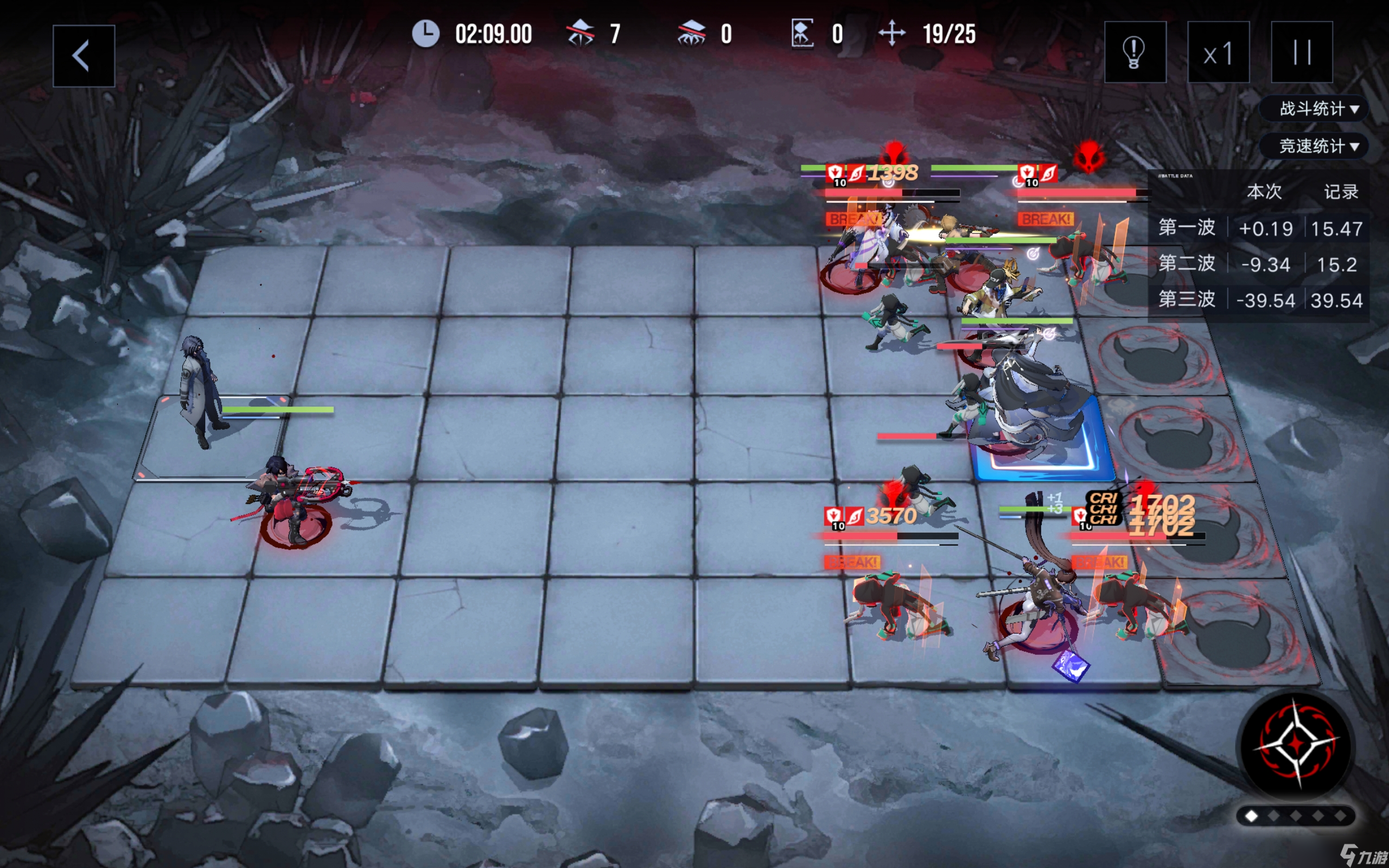
Task: Toggle the x1 game speed button
Action: tap(1218, 52)
